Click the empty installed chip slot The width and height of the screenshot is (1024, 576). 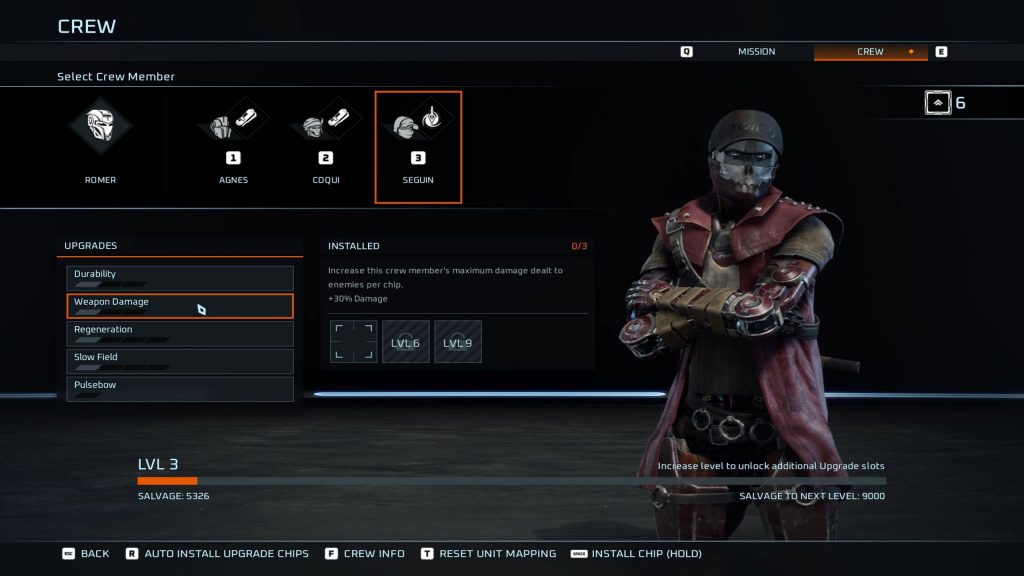pos(353,342)
